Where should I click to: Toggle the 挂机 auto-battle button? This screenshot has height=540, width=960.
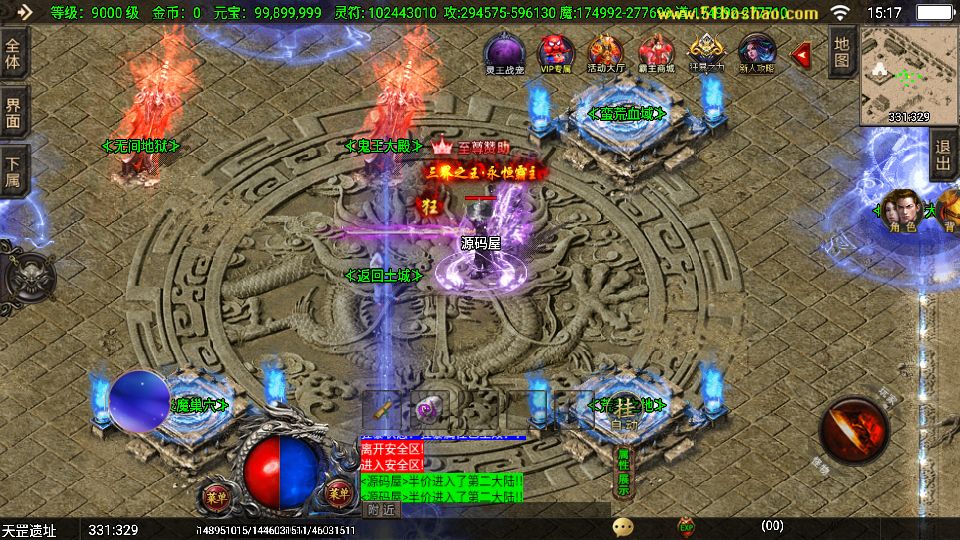pyautogui.click(x=625, y=413)
